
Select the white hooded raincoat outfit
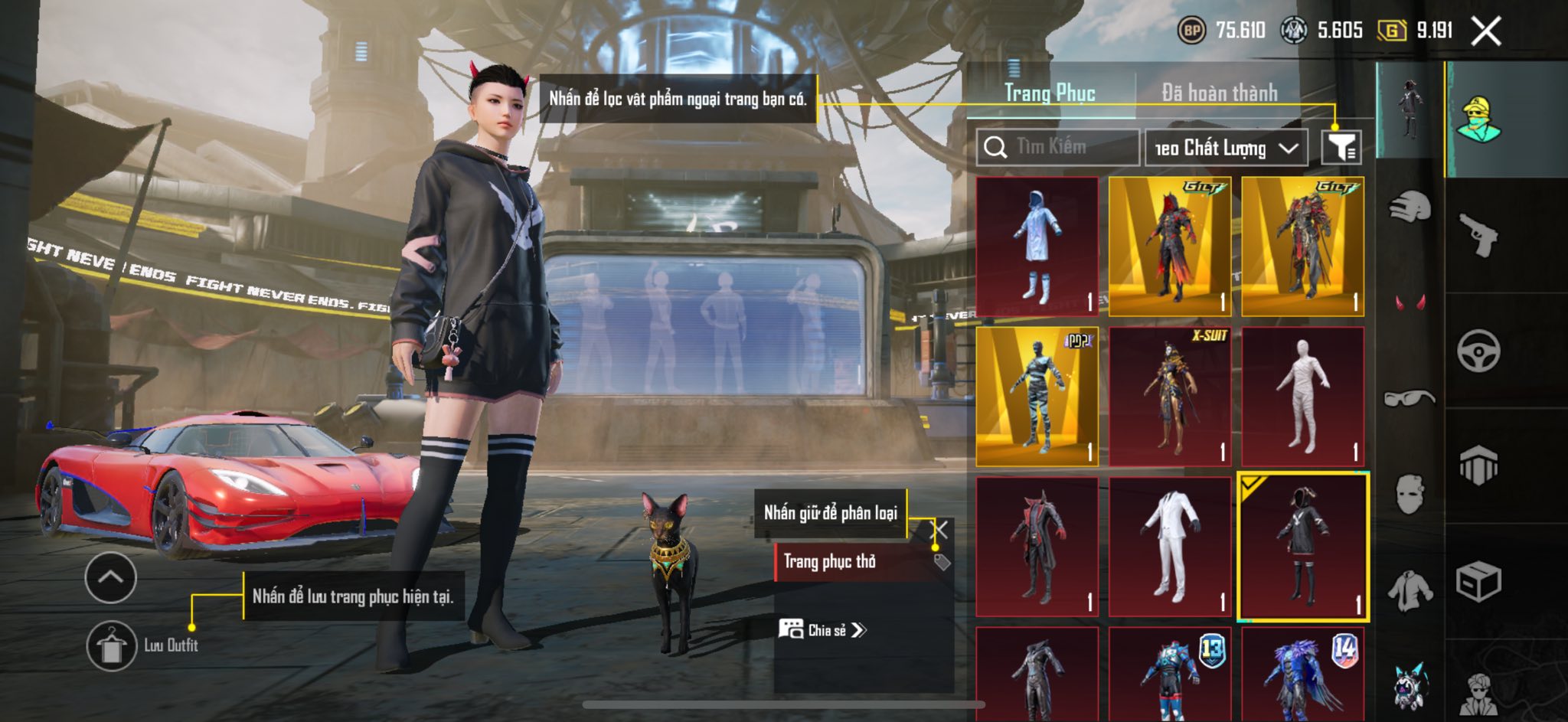pos(1037,246)
